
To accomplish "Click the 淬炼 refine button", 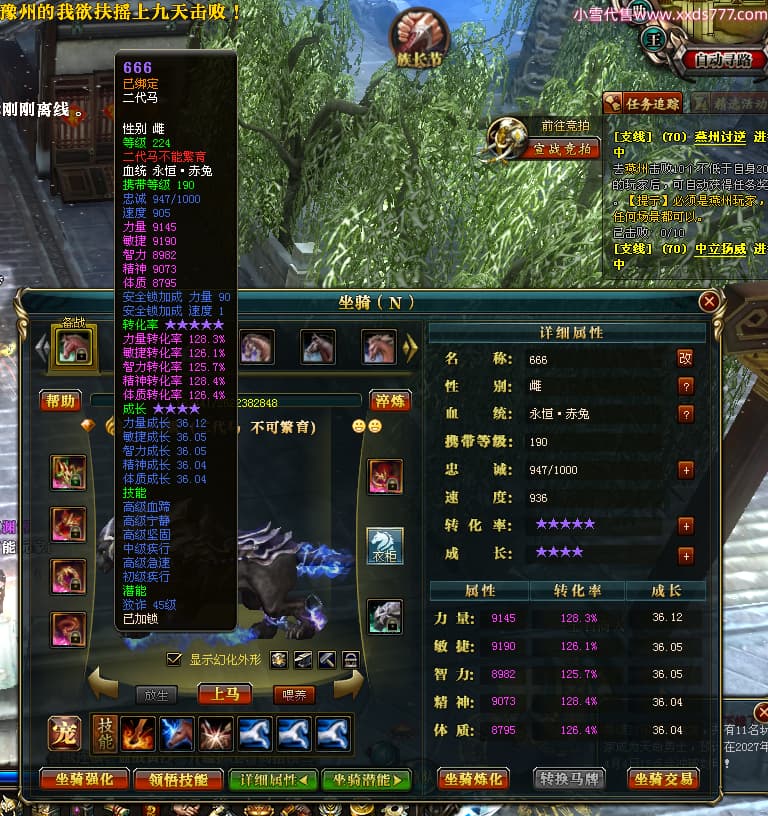I will pos(390,401).
